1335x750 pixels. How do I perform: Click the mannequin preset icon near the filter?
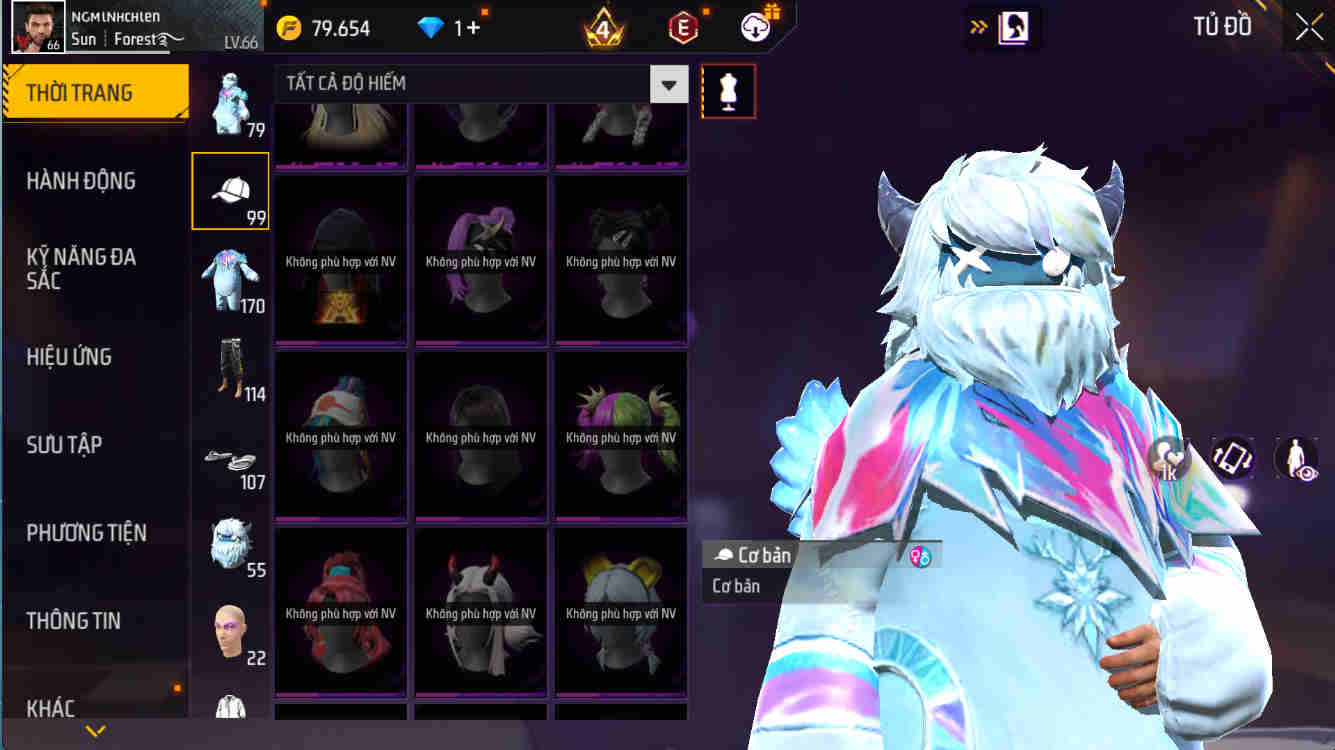click(x=728, y=90)
